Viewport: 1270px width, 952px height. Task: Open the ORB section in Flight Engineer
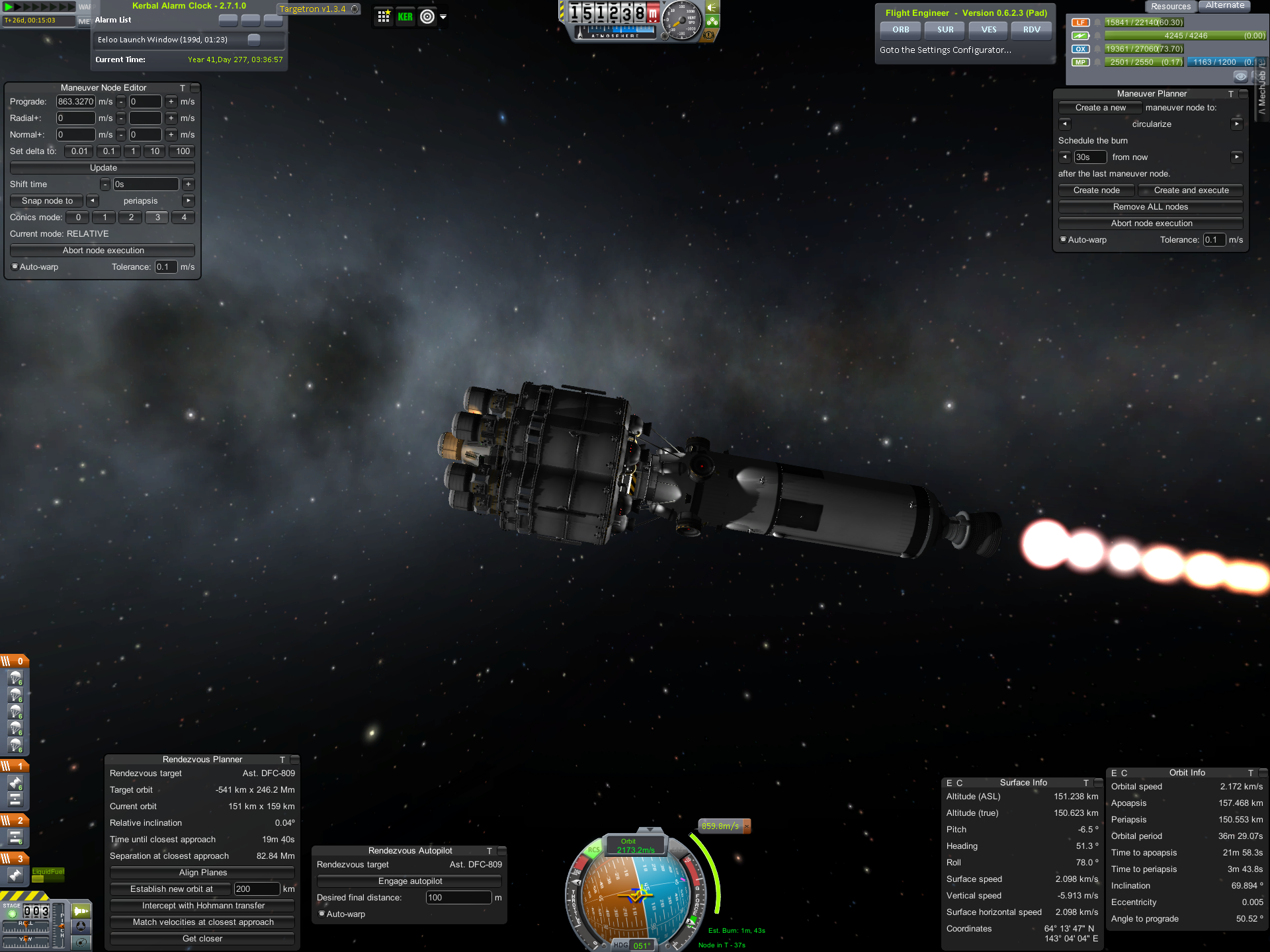tap(900, 30)
